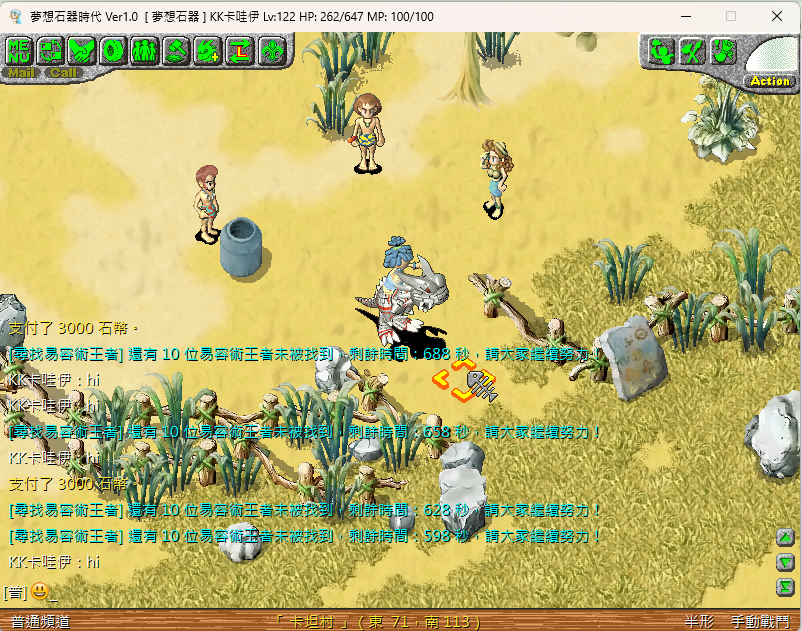Click the fleur-de-lis emblem icon
The height and width of the screenshot is (631, 802).
click(x=271, y=50)
